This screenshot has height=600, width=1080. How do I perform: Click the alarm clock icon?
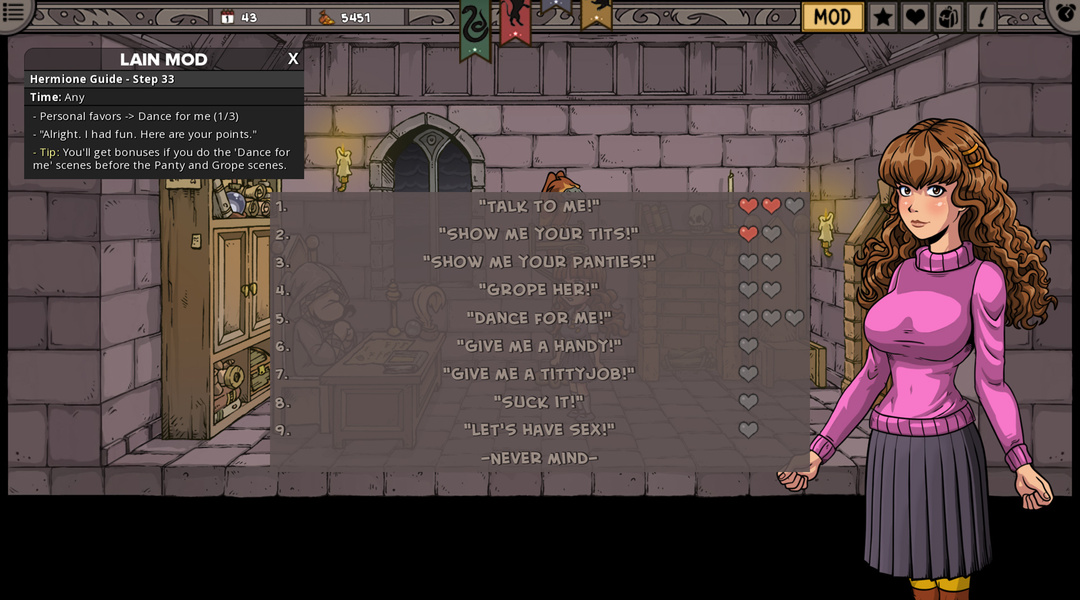click(1066, 13)
